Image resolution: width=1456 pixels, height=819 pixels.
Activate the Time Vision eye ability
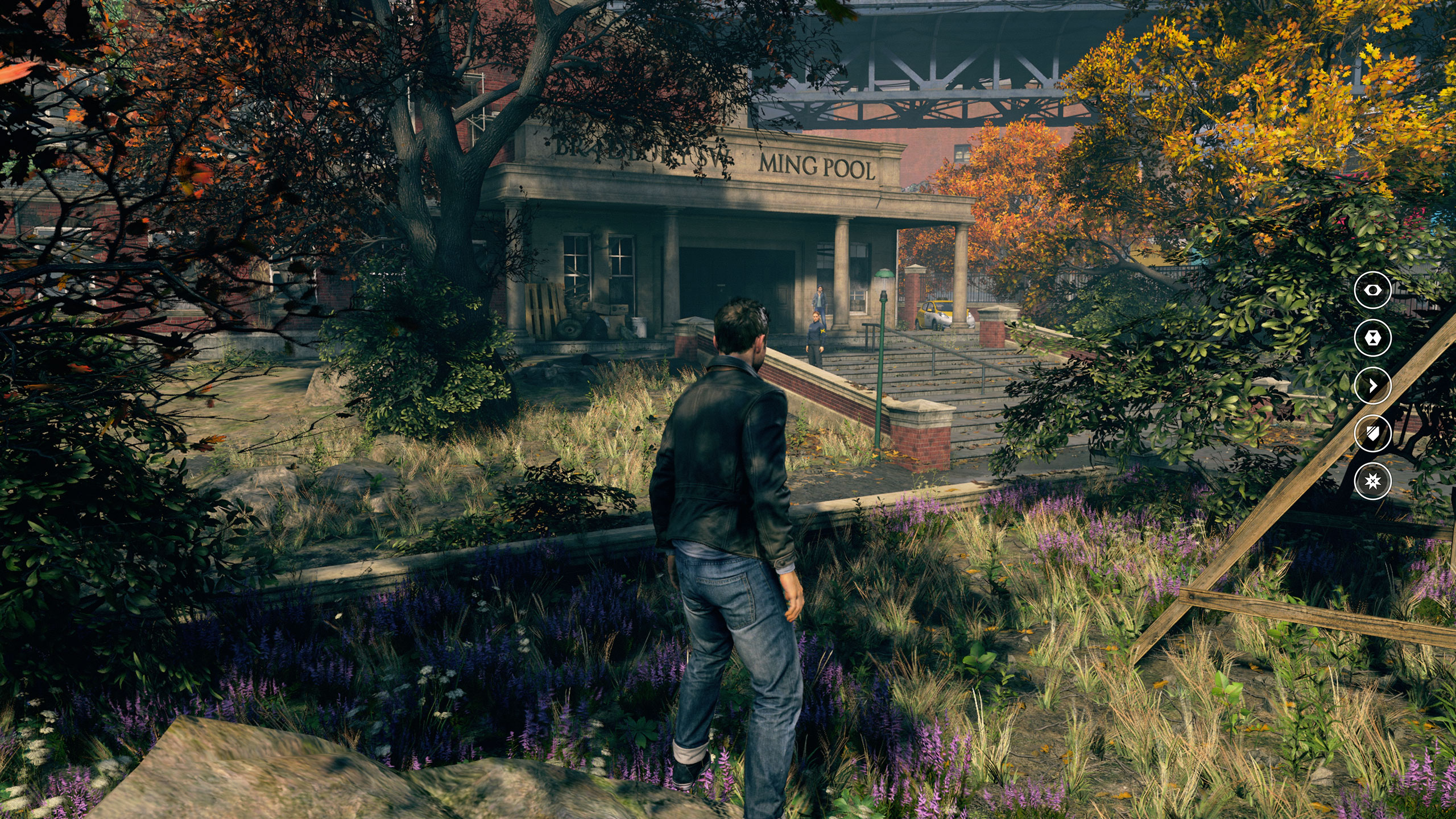click(1373, 290)
